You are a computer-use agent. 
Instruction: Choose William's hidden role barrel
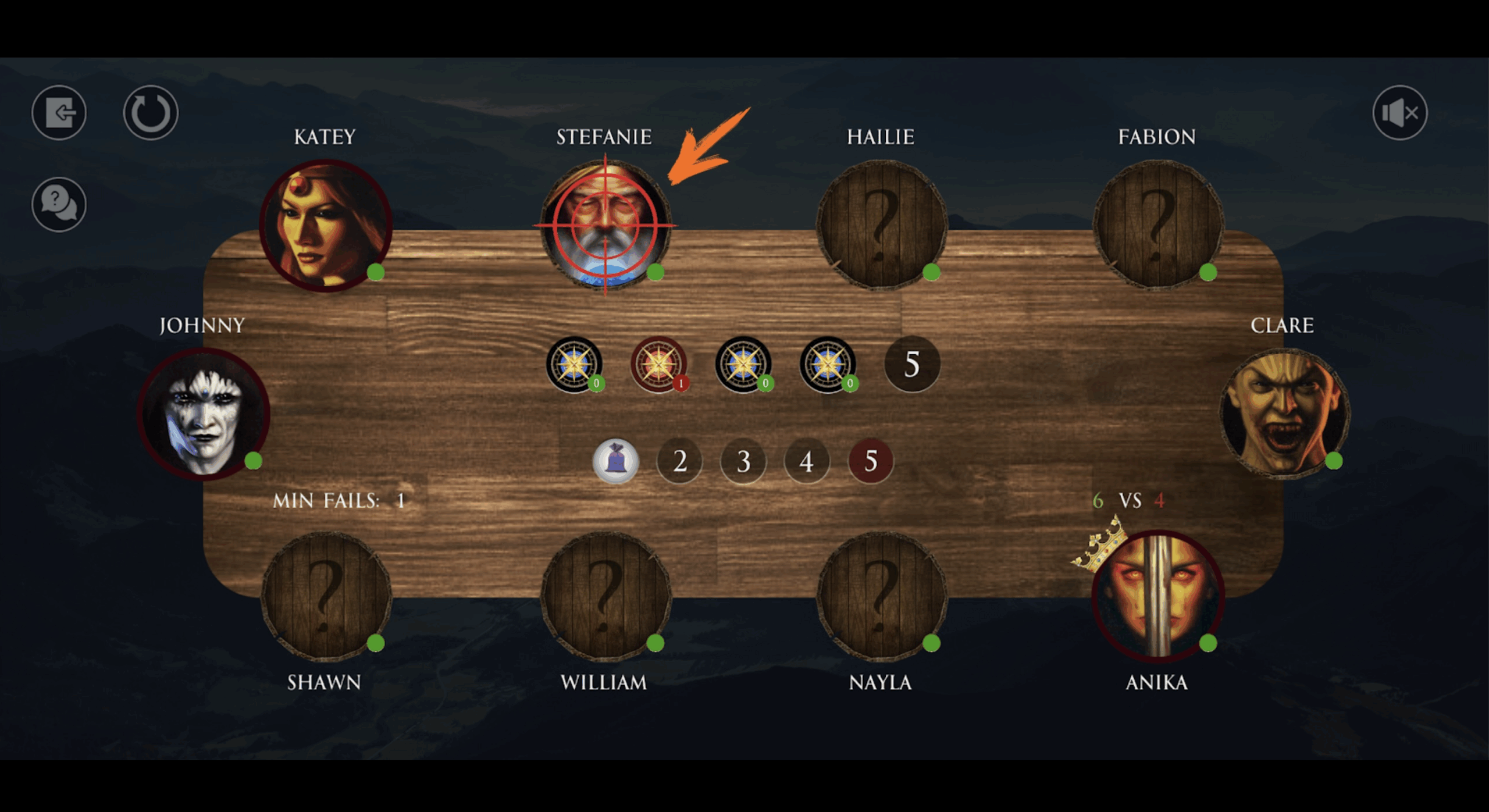[605, 596]
